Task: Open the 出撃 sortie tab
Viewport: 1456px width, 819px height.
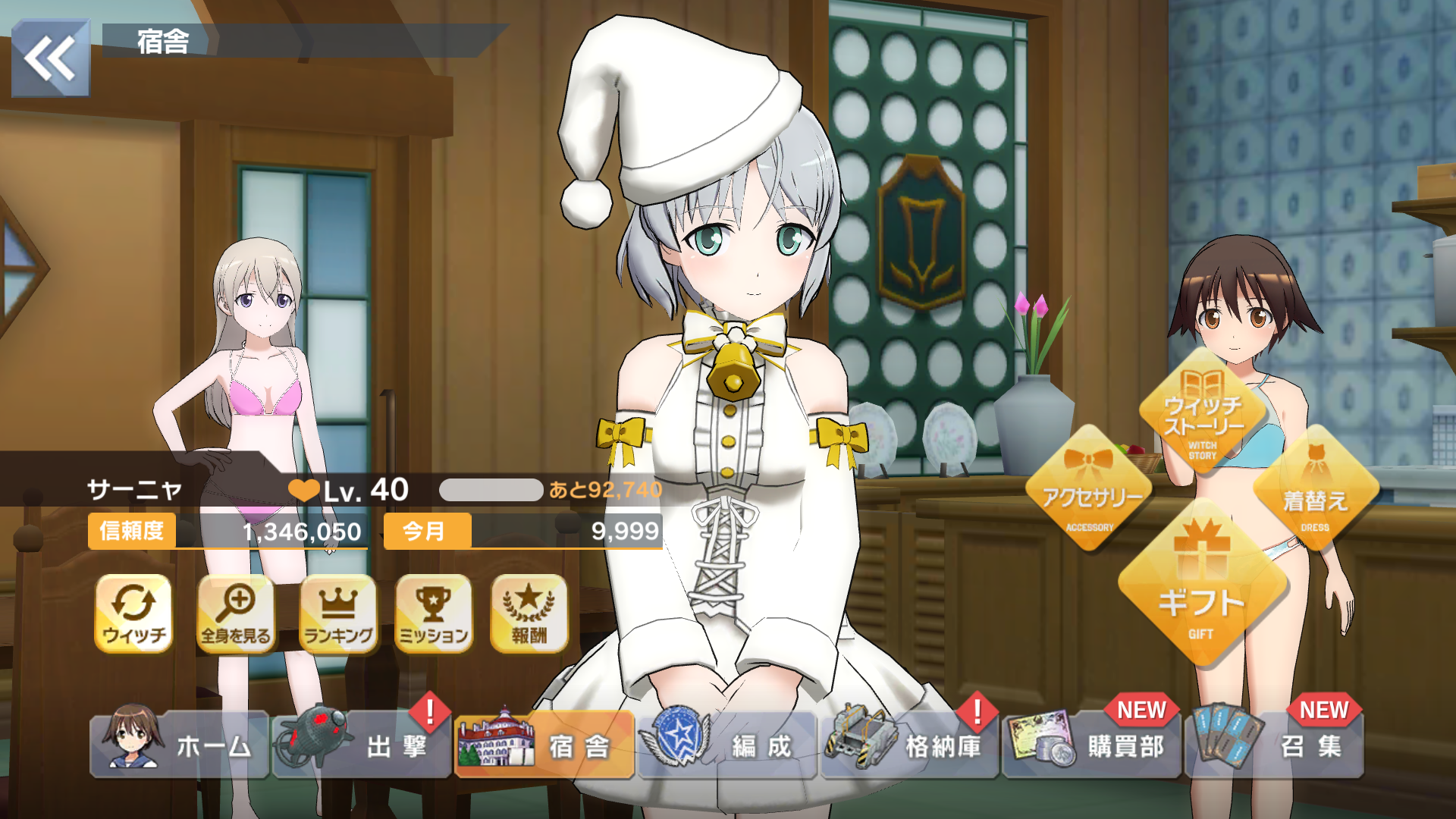Action: pos(362,745)
